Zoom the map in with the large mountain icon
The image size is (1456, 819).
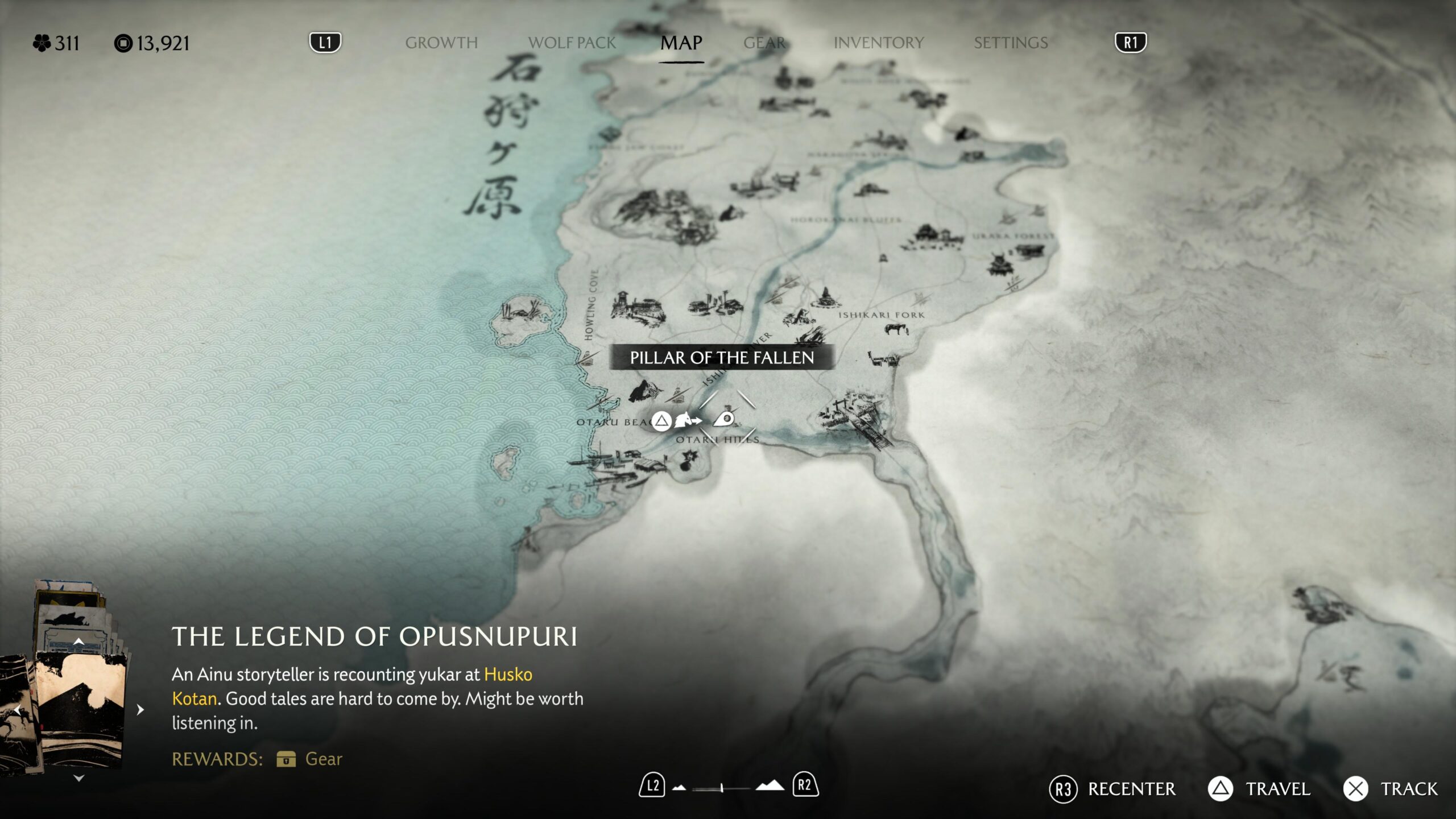pyautogui.click(x=770, y=786)
